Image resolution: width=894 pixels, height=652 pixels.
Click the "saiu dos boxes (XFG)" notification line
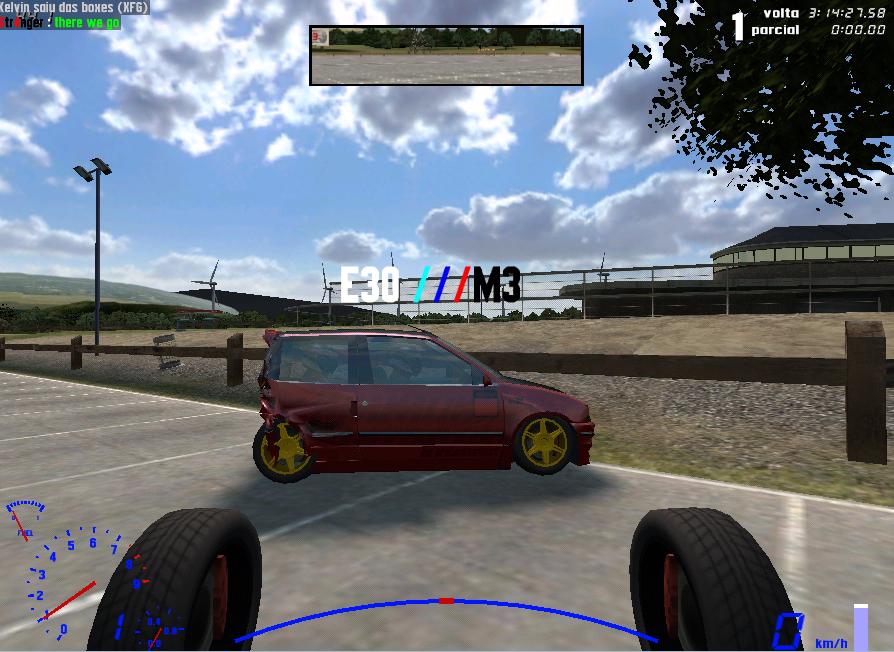pos(75,7)
